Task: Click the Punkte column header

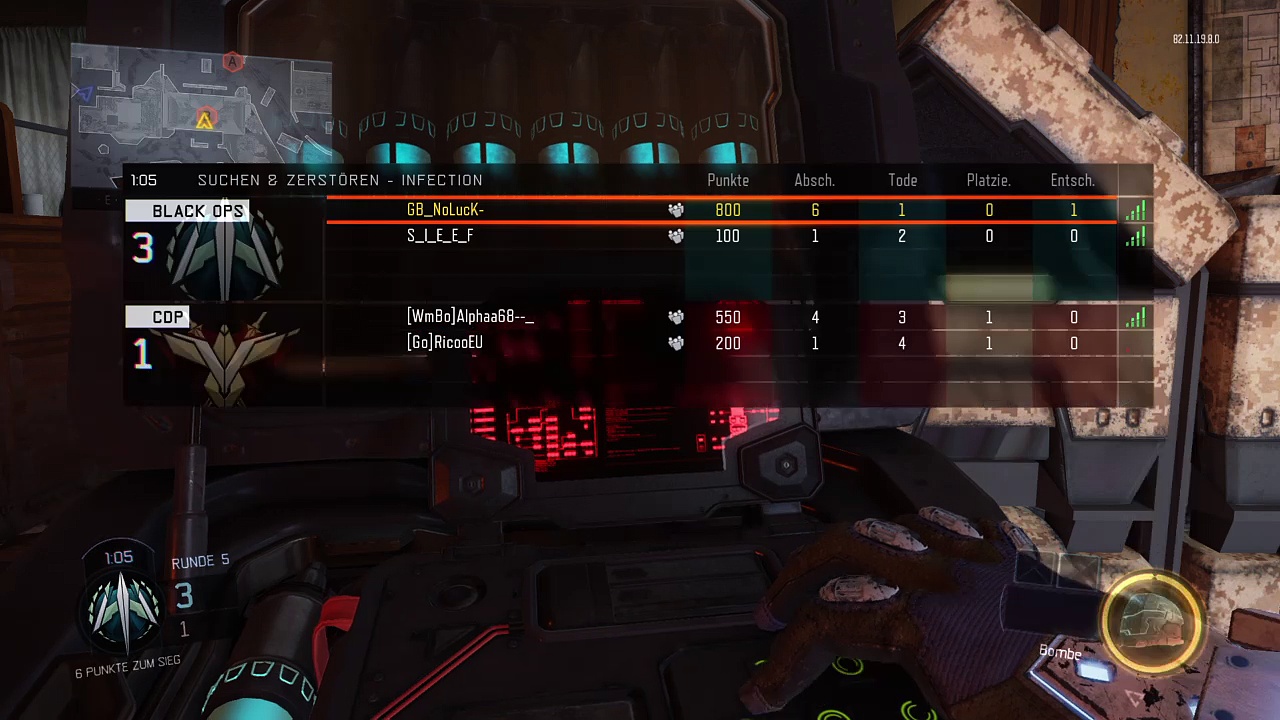Action: (728, 181)
